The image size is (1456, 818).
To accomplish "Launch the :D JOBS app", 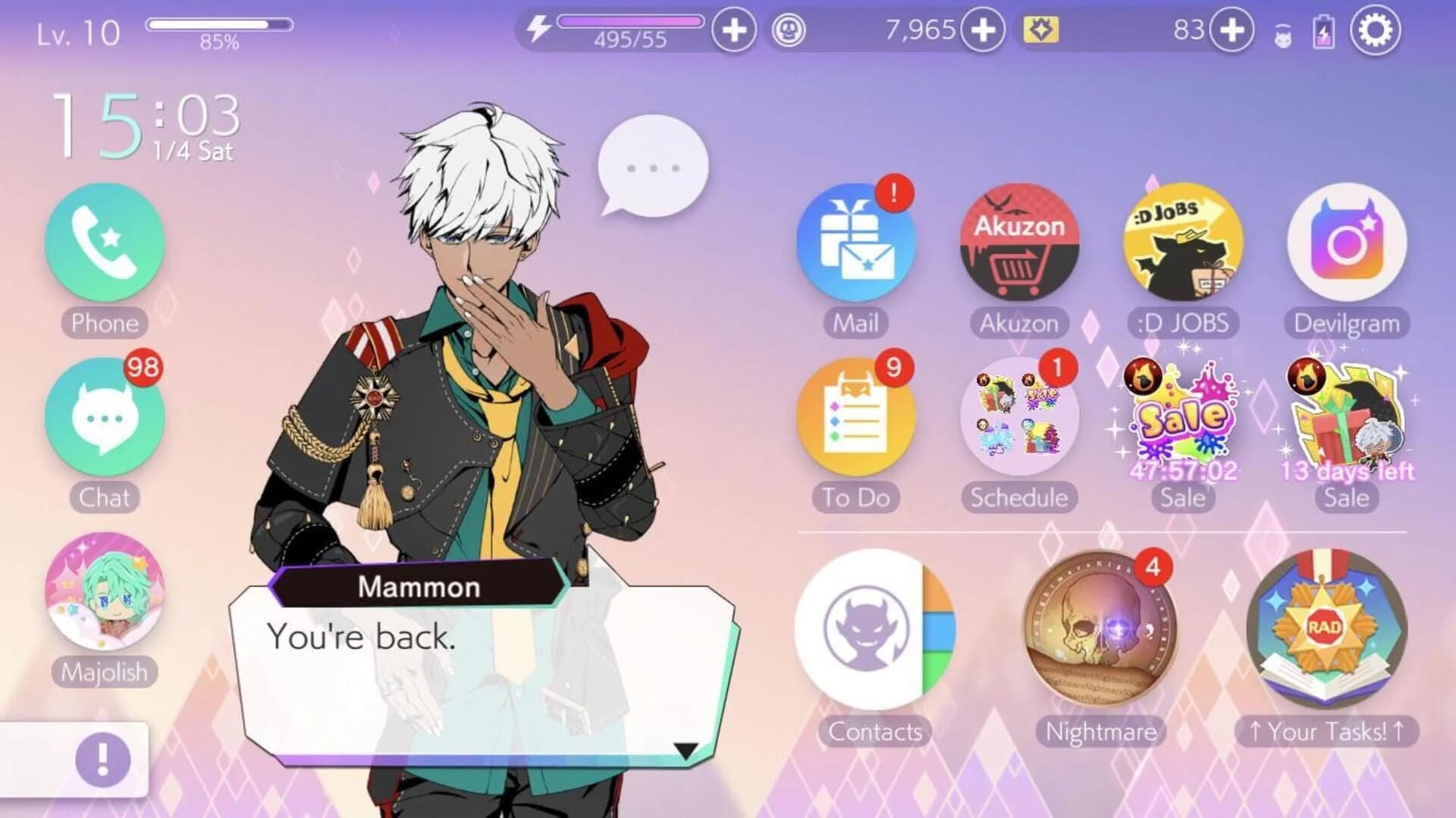I will tap(1183, 241).
